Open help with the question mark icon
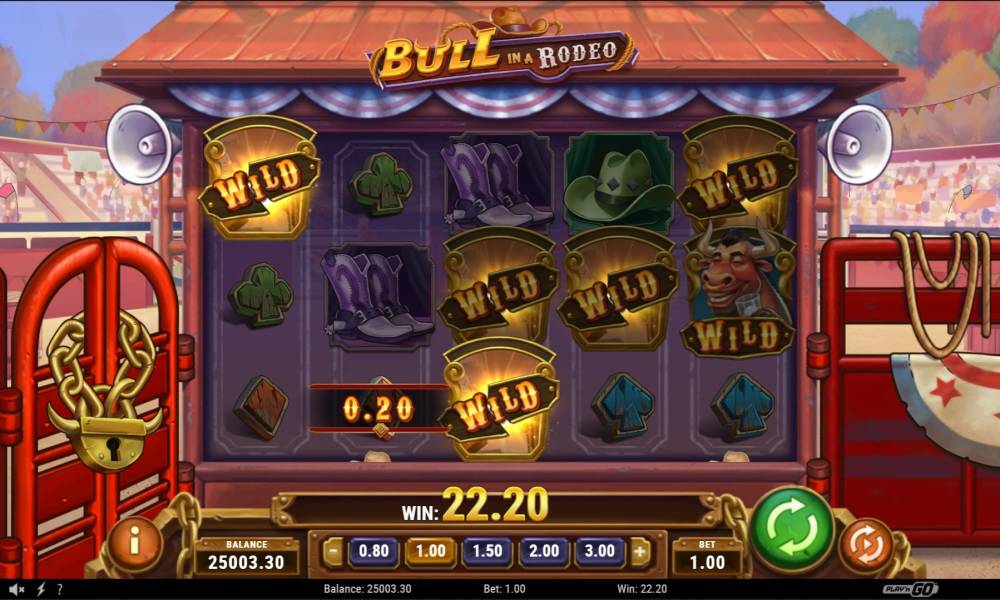Screen dimensions: 1000x600 60,589
